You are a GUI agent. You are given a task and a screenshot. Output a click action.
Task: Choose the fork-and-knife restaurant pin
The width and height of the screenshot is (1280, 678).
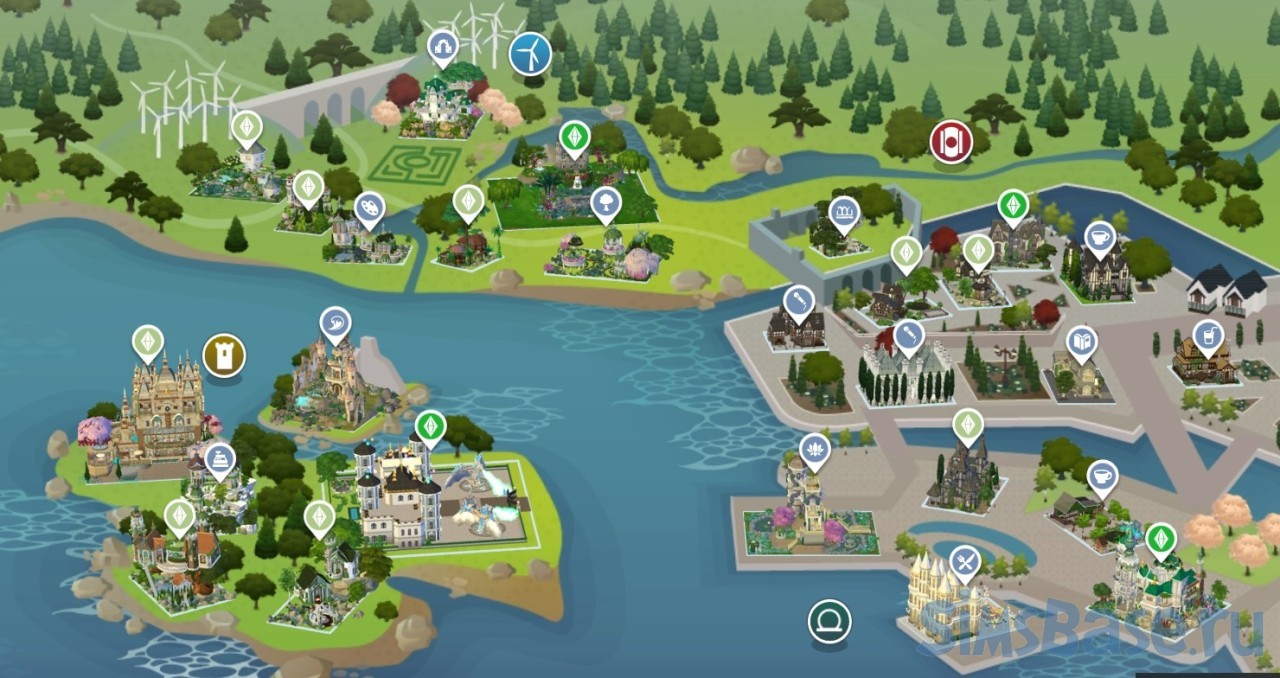click(964, 562)
